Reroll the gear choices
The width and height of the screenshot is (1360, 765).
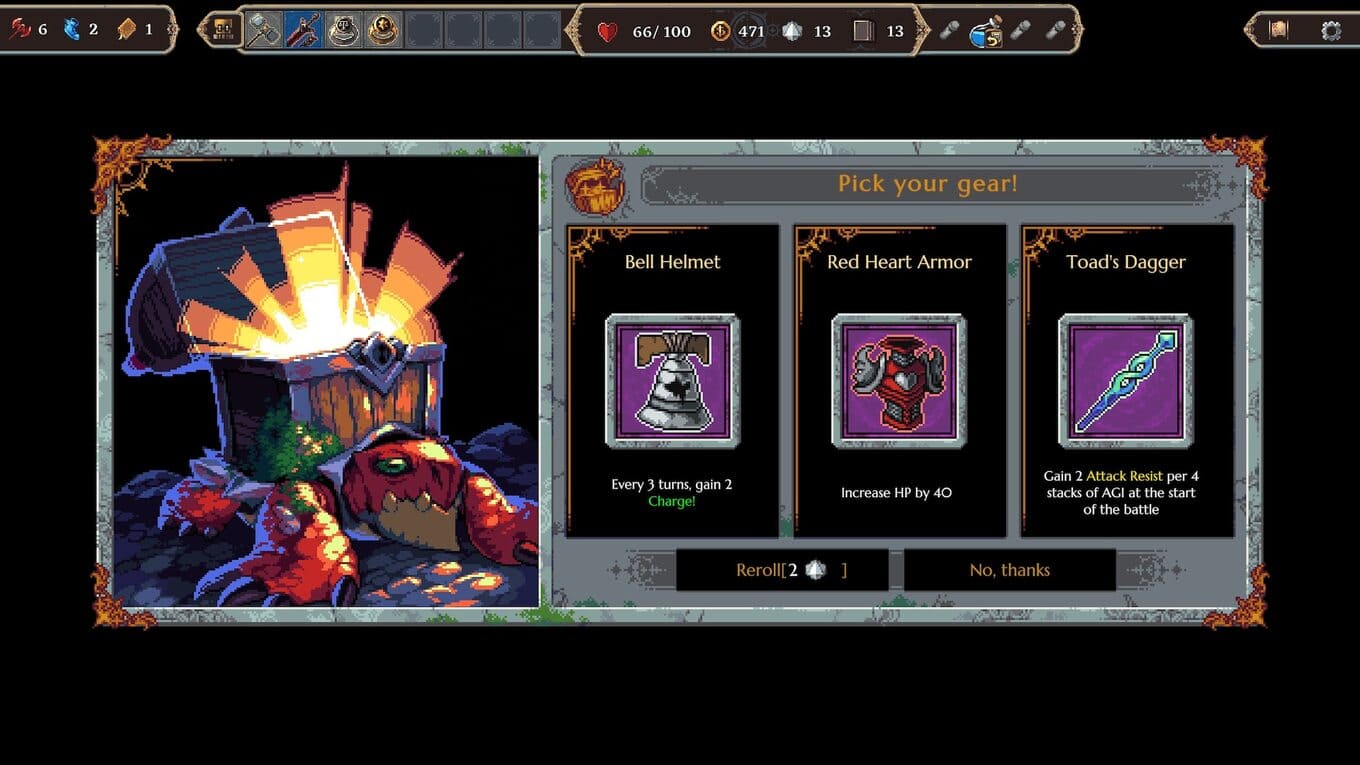pyautogui.click(x=782, y=570)
